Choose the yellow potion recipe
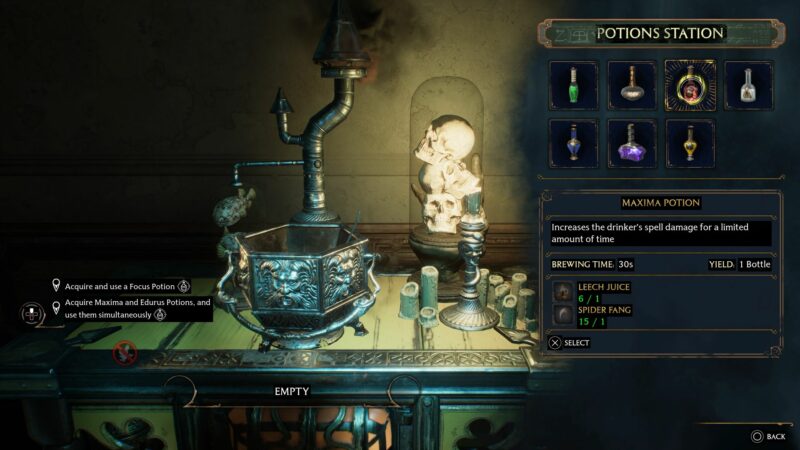The width and height of the screenshot is (800, 450). (x=690, y=143)
